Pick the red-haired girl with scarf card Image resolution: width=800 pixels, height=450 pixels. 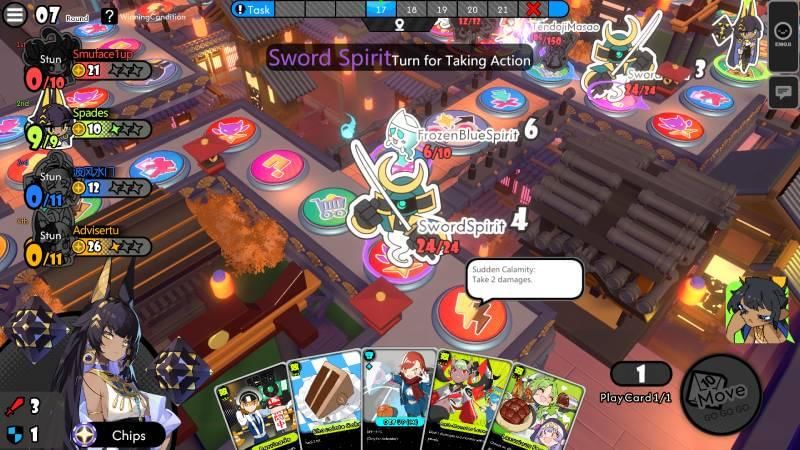click(397, 398)
